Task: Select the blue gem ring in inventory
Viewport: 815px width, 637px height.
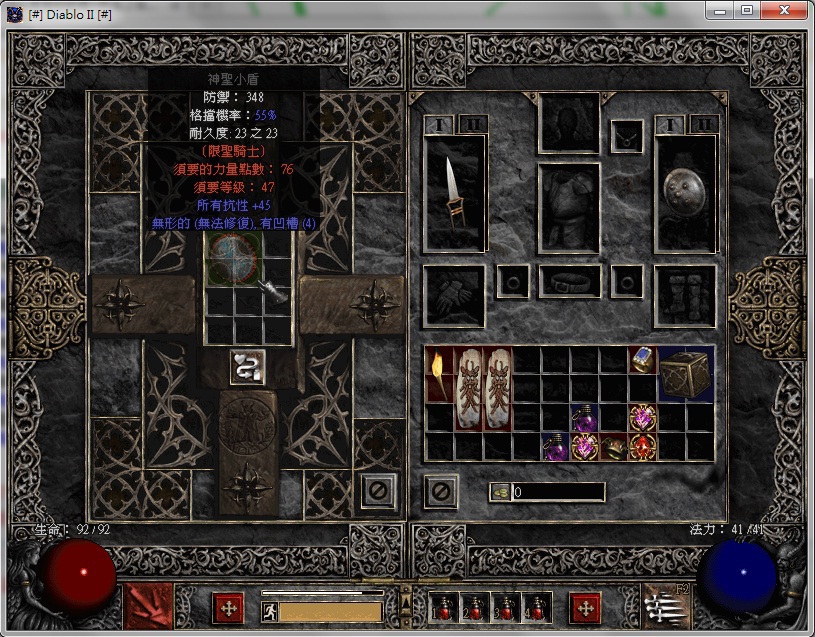Action: pos(642,359)
